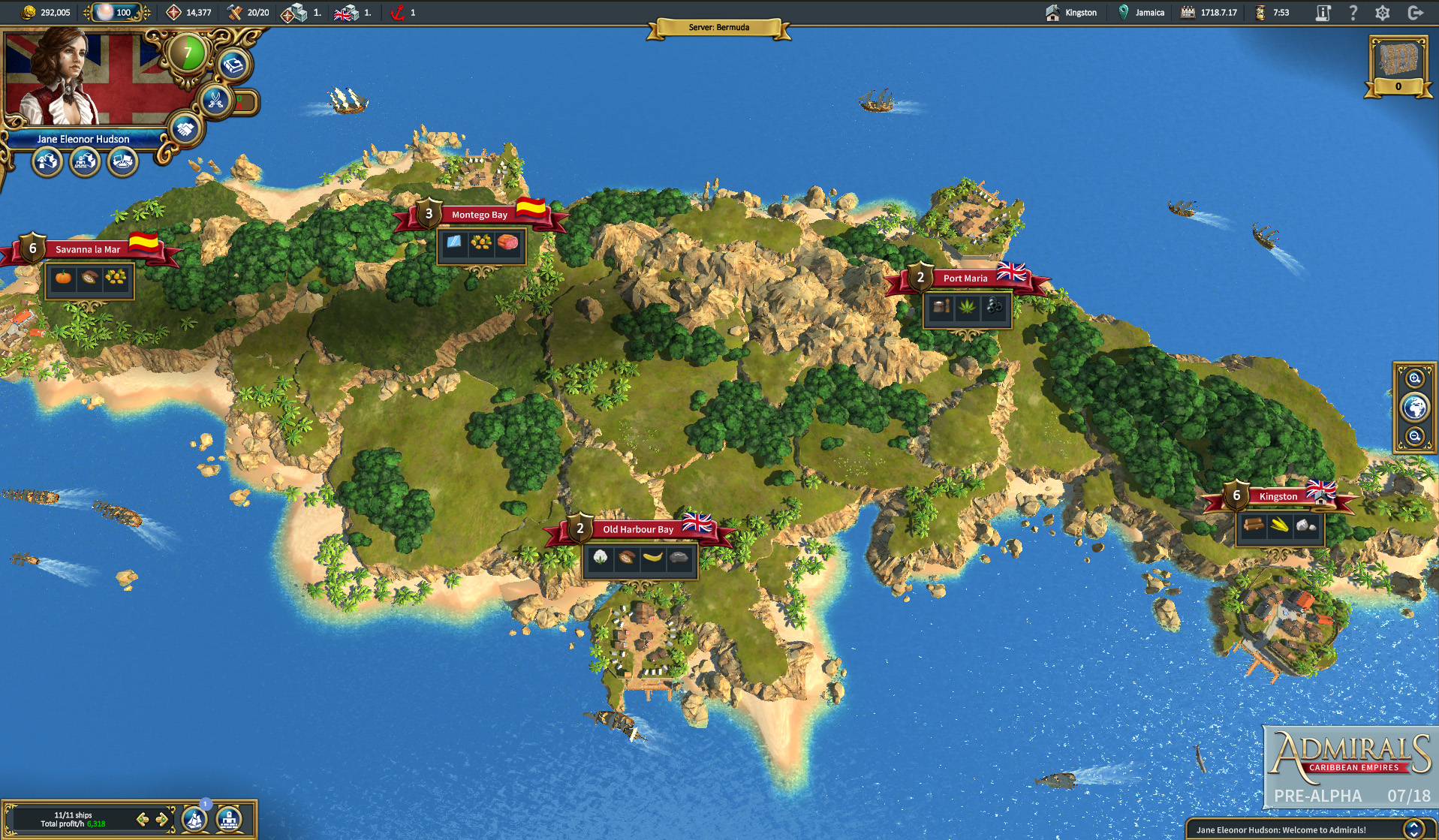Cycle to the previous ship with left arrow

pyautogui.click(x=142, y=819)
